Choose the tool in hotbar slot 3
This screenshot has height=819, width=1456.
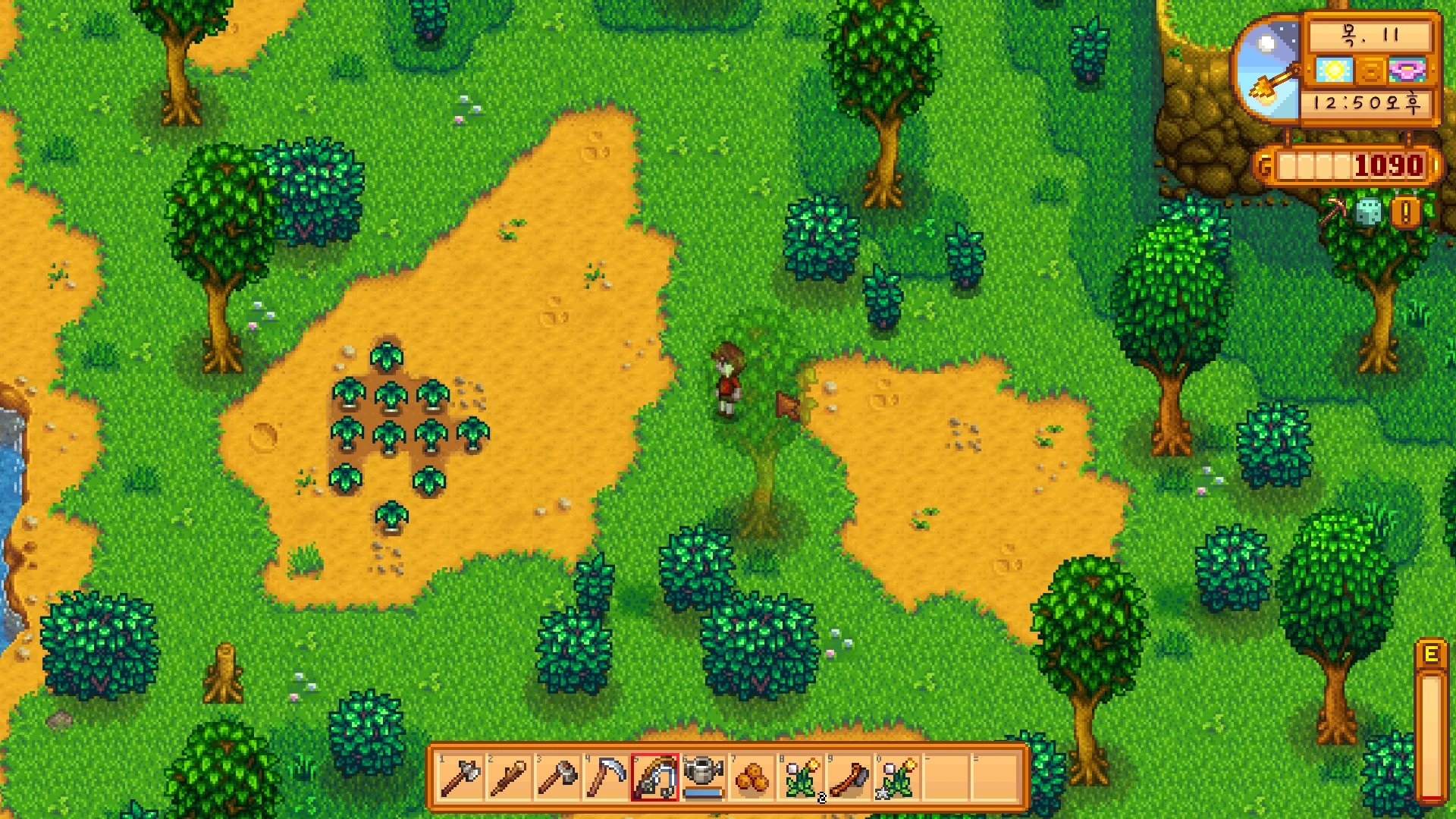click(x=557, y=777)
